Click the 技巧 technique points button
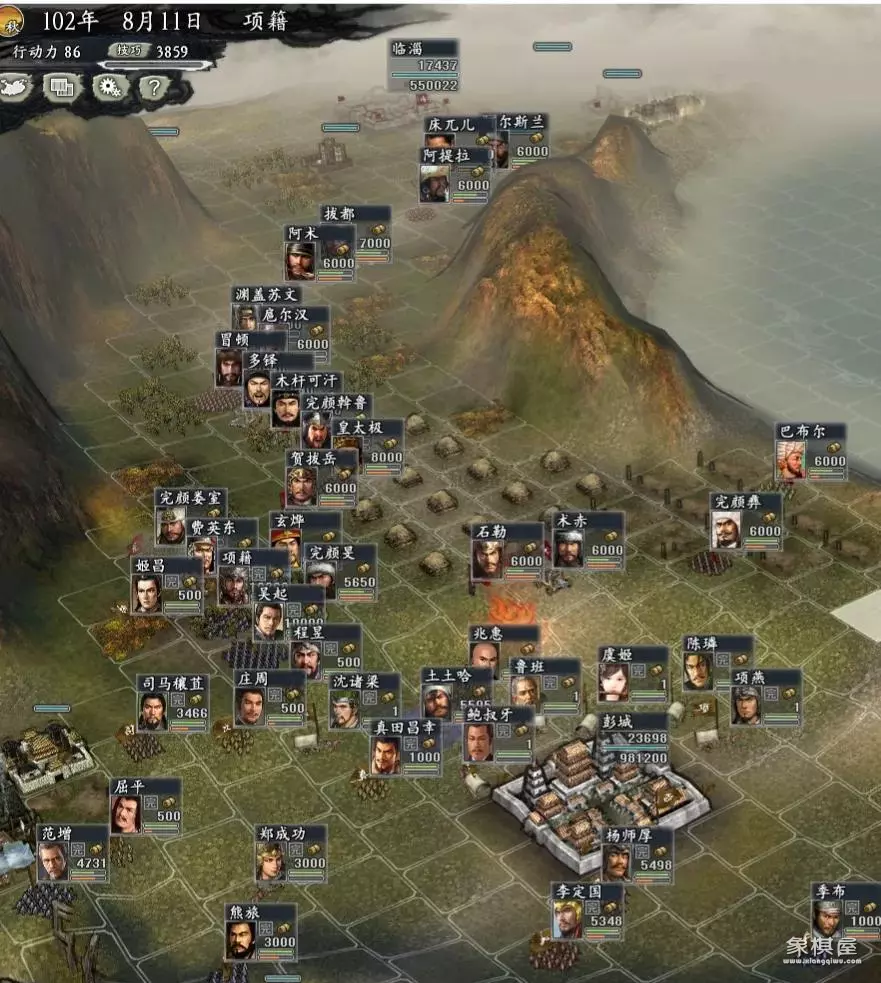 coord(129,52)
